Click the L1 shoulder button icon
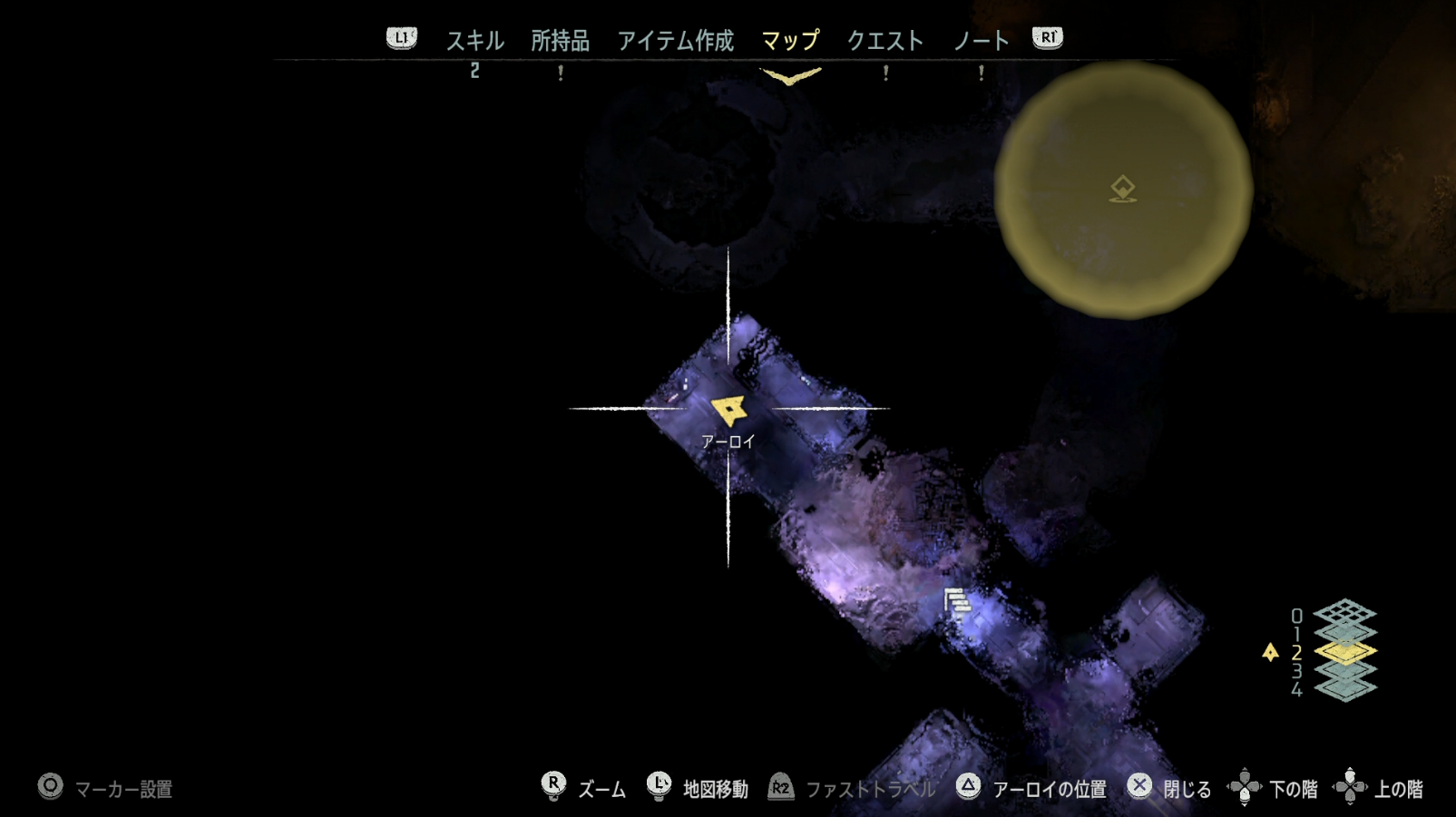Screen dimensions: 1456x817 [x=400, y=38]
